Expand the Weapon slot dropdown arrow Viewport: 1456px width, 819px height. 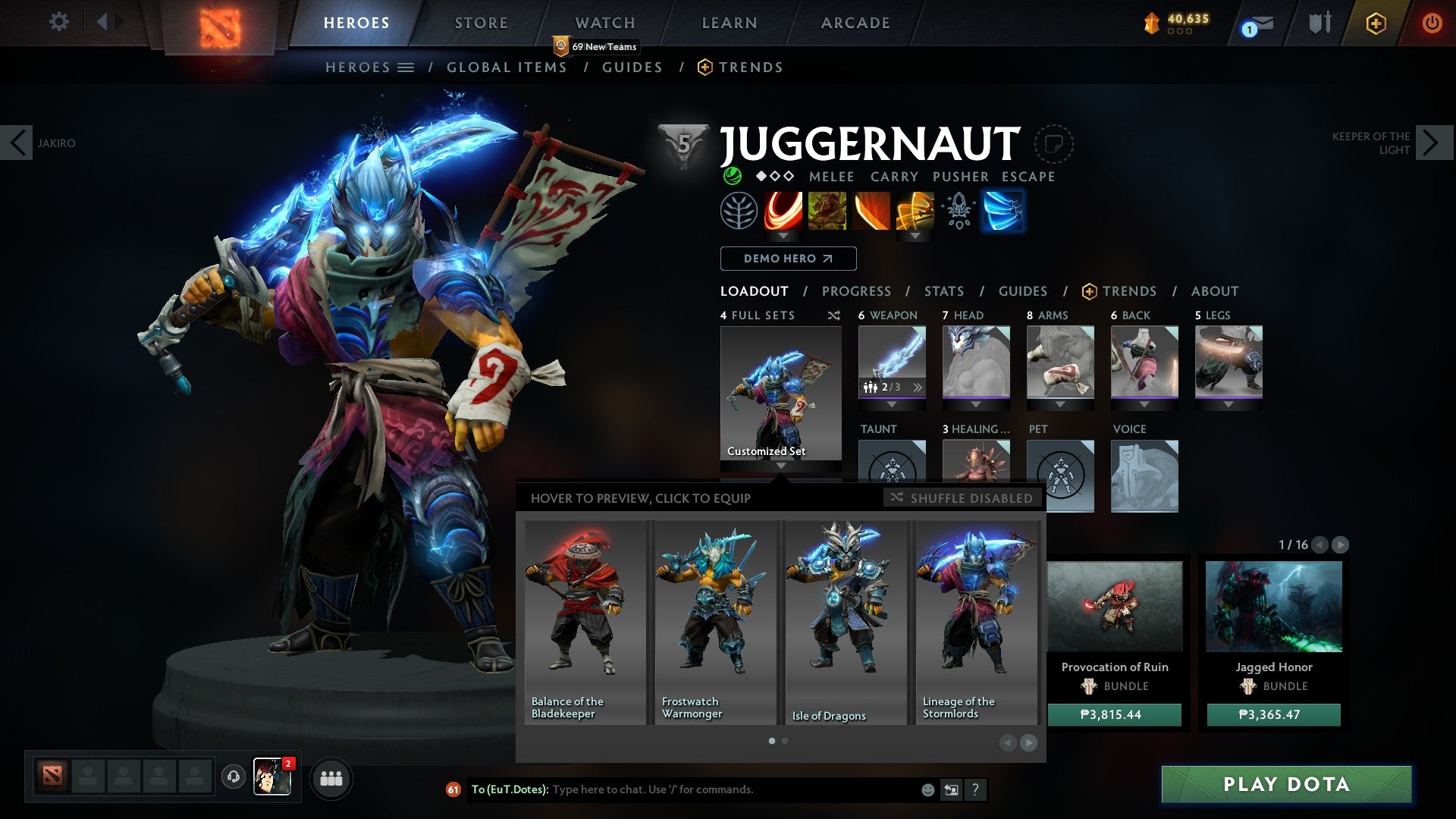coord(892,404)
